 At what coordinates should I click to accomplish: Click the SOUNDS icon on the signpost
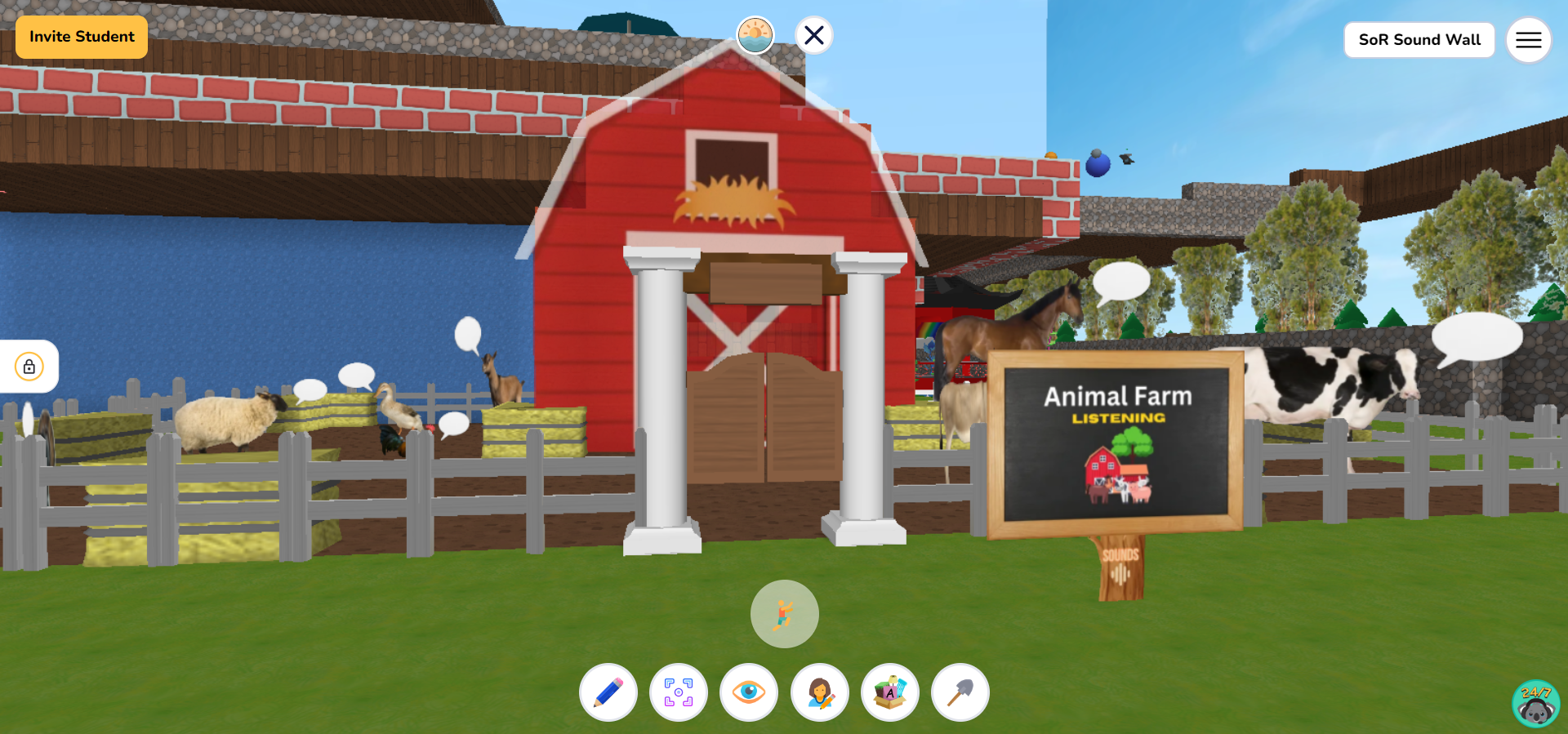coord(1120,562)
